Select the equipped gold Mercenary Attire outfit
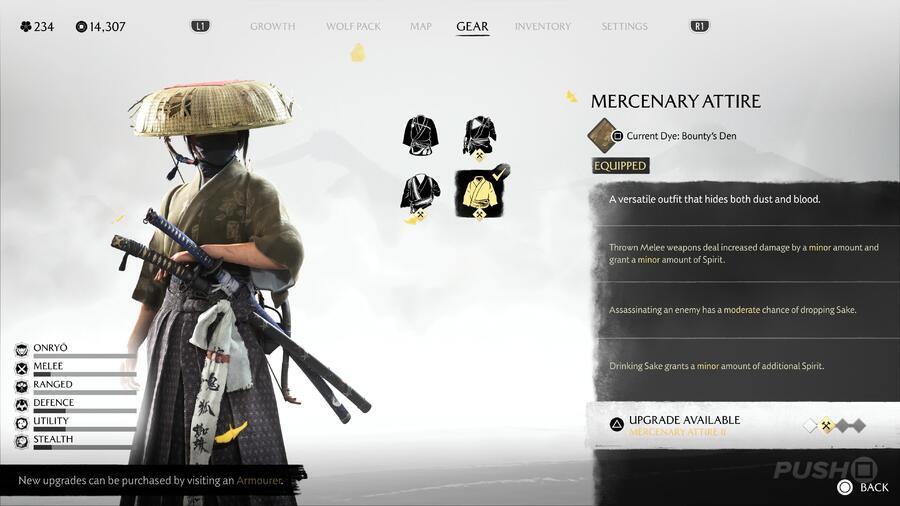Image resolution: width=900 pixels, height=506 pixels. 480,193
